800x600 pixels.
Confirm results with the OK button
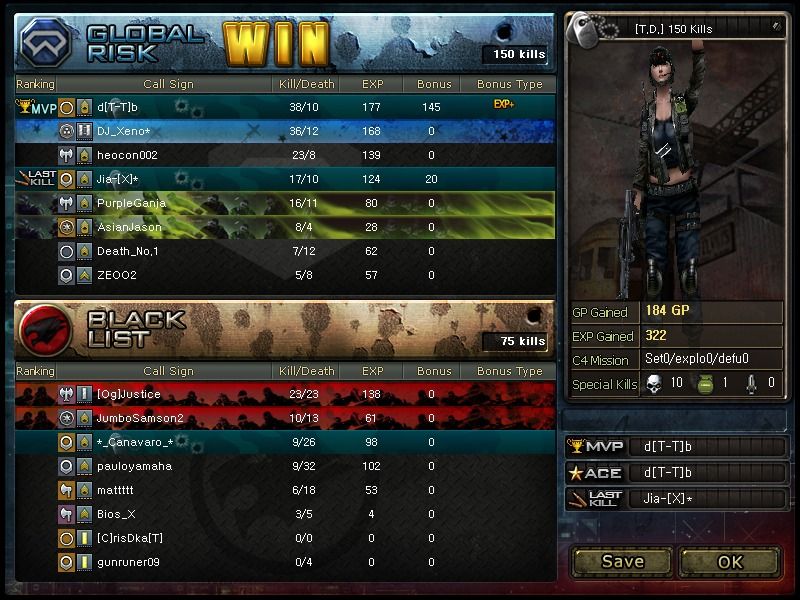[x=730, y=561]
